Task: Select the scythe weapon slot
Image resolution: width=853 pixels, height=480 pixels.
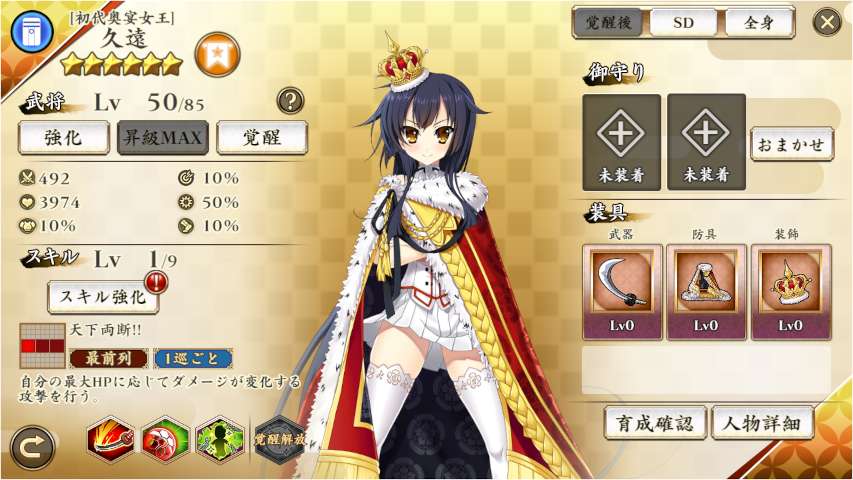Action: pos(622,291)
